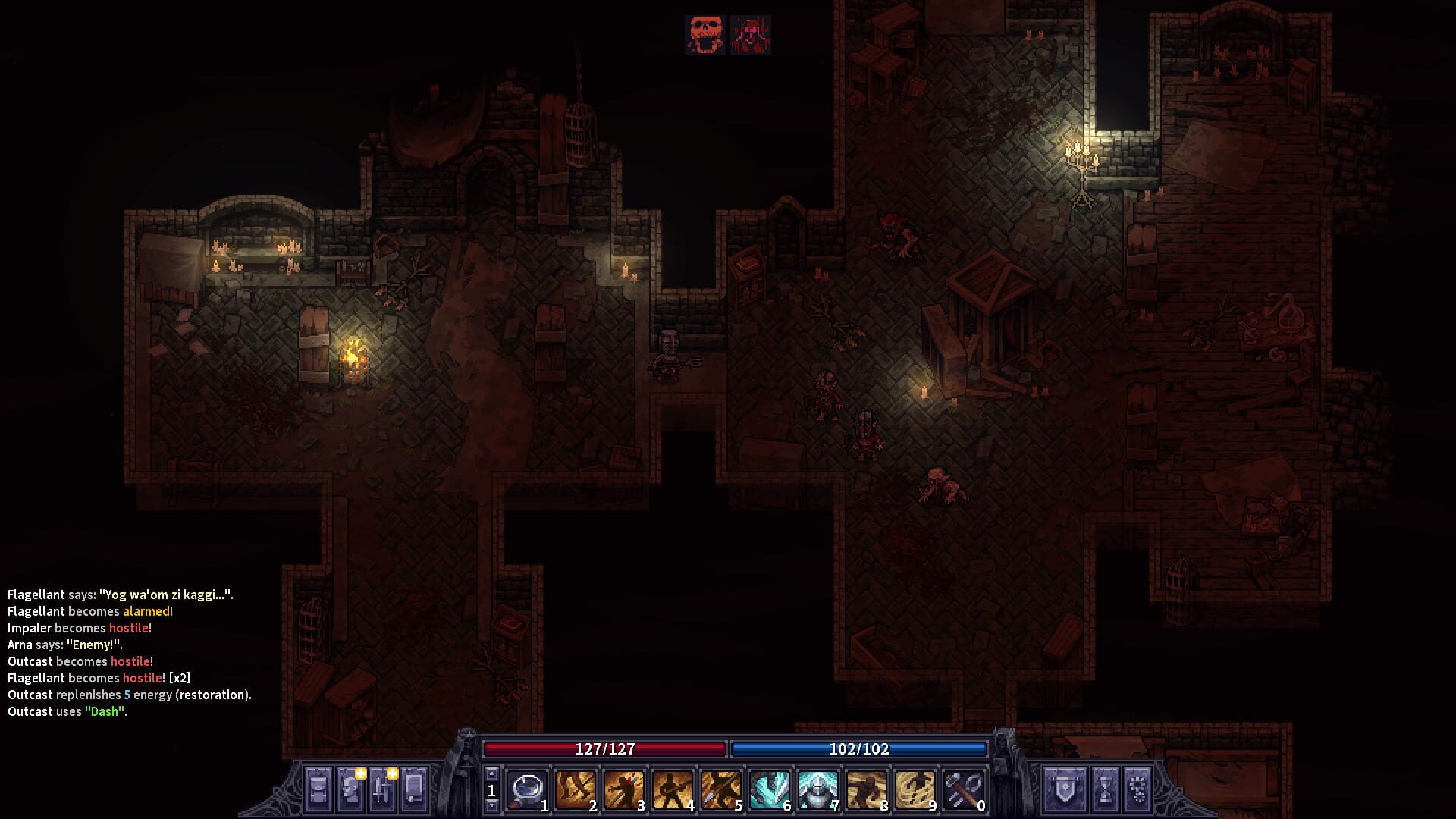This screenshot has width=1456, height=819.
Task: Open the gear settings icon on the right
Action: 1137,790
